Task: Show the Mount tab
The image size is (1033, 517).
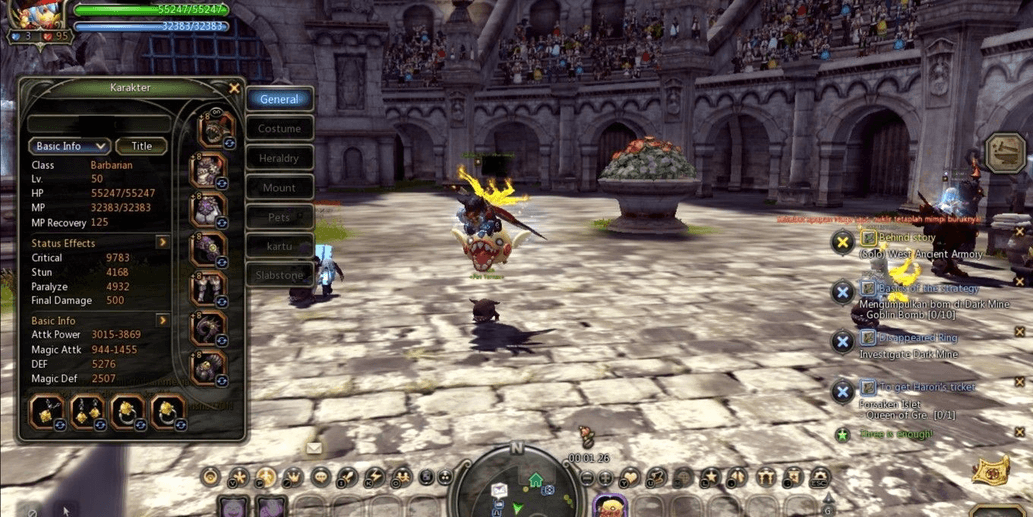Action: click(x=279, y=187)
